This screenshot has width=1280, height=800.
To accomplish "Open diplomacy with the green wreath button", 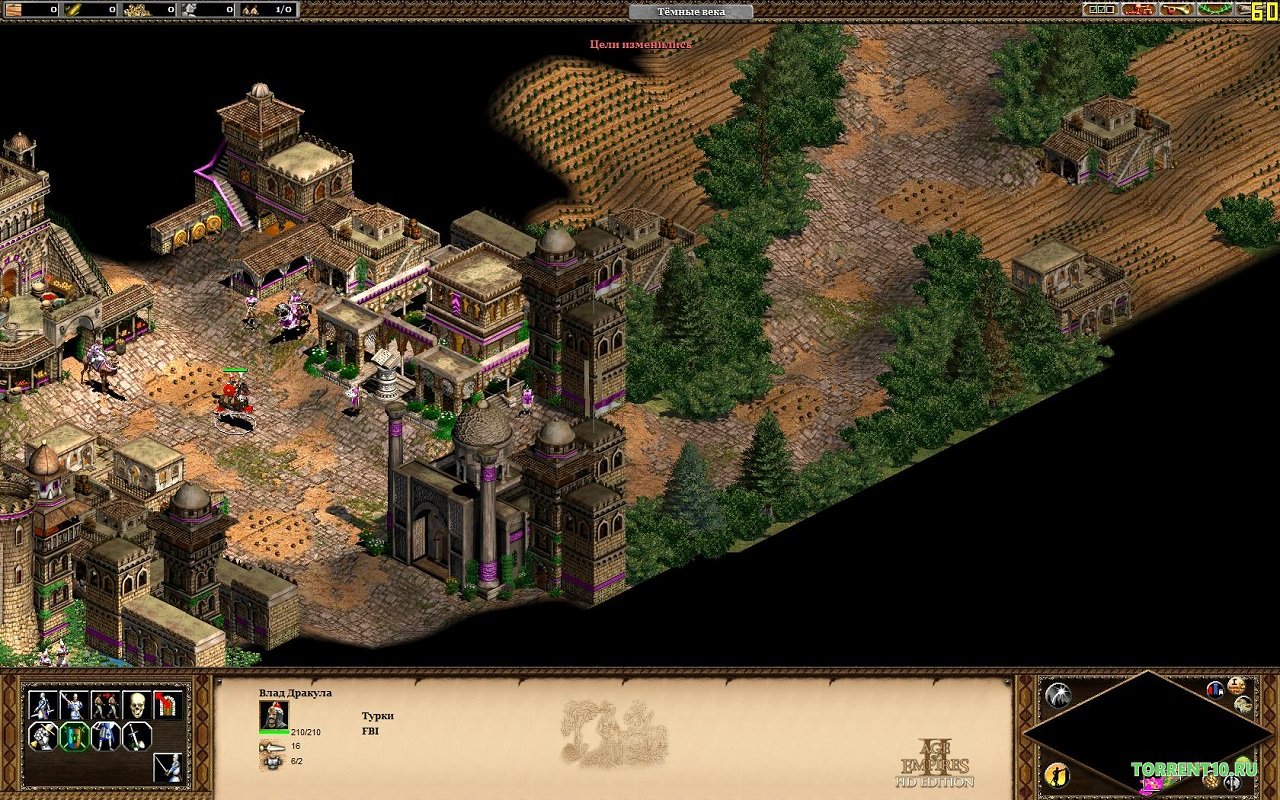I will point(1214,9).
